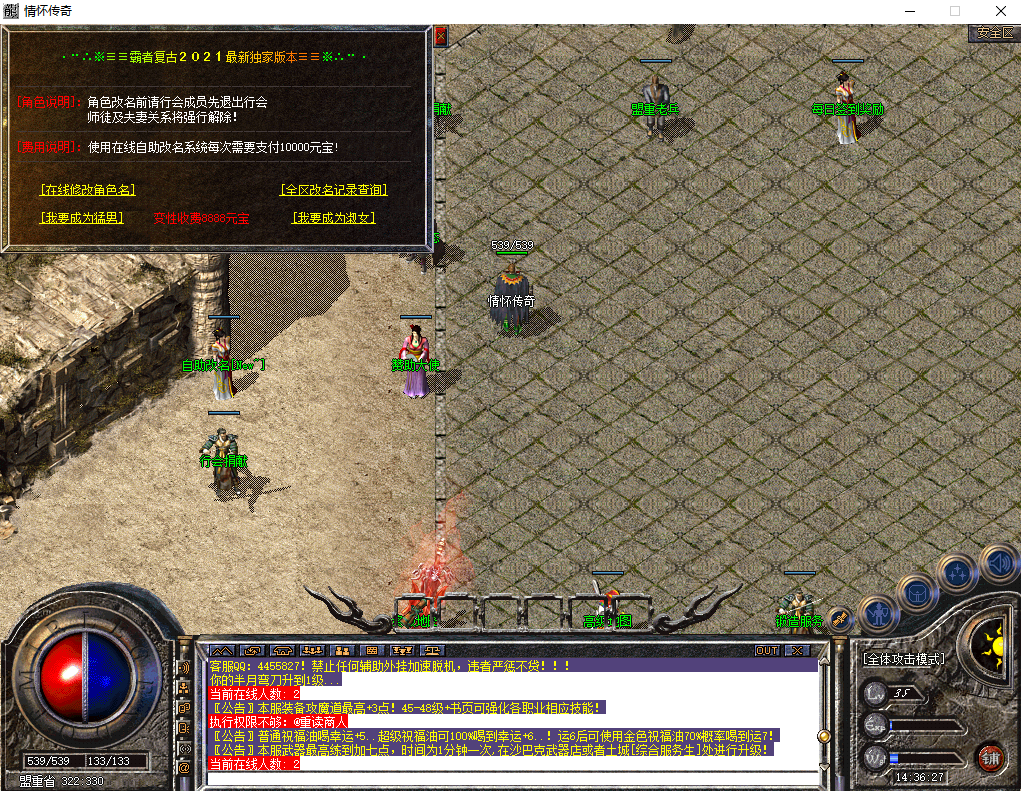Viewport: 1021px width, 791px height.
Task: Click the @ chat channel icon
Action: tap(184, 767)
